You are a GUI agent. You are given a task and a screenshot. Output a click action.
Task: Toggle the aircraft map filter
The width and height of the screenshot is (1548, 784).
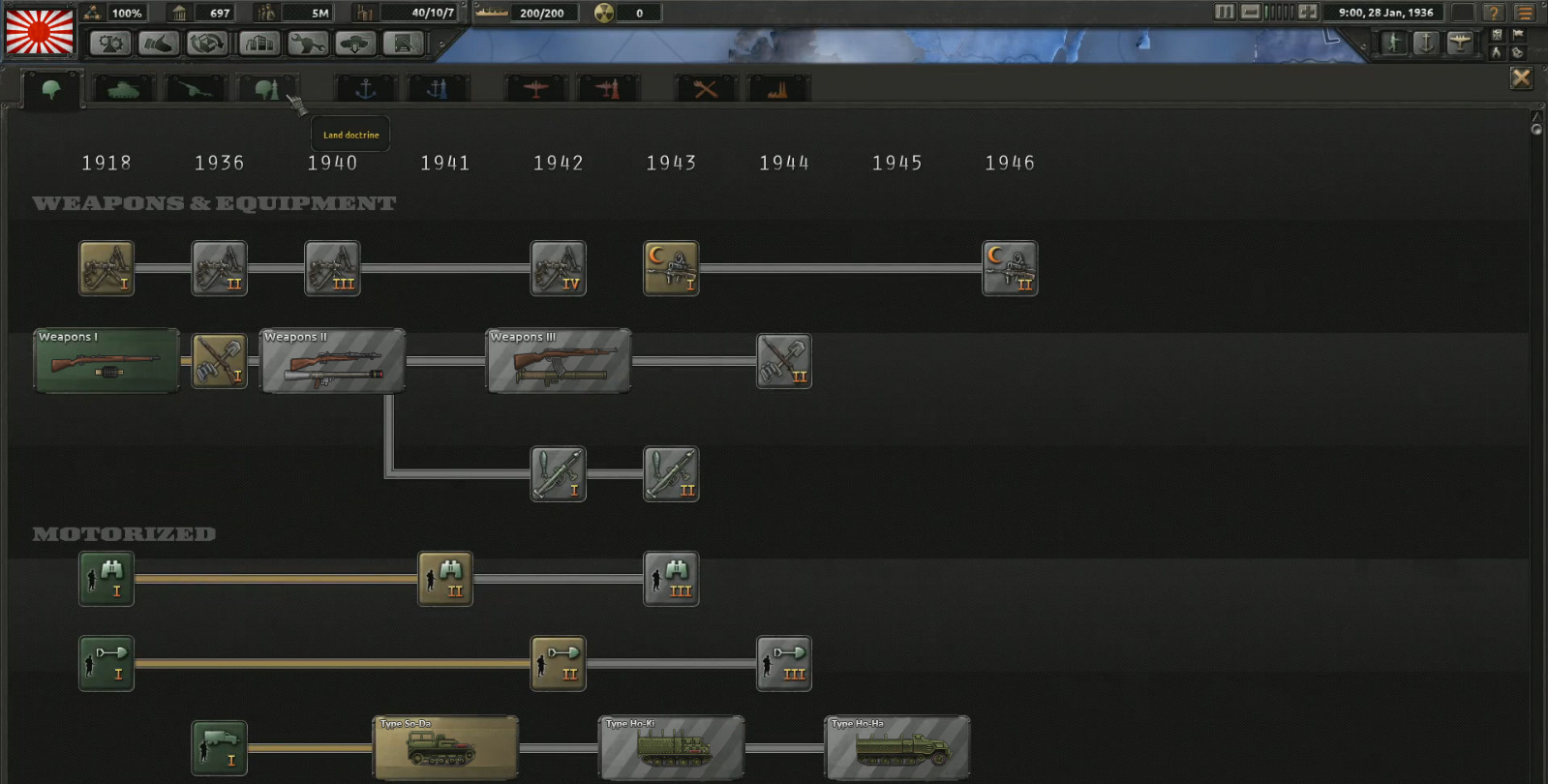1462,43
